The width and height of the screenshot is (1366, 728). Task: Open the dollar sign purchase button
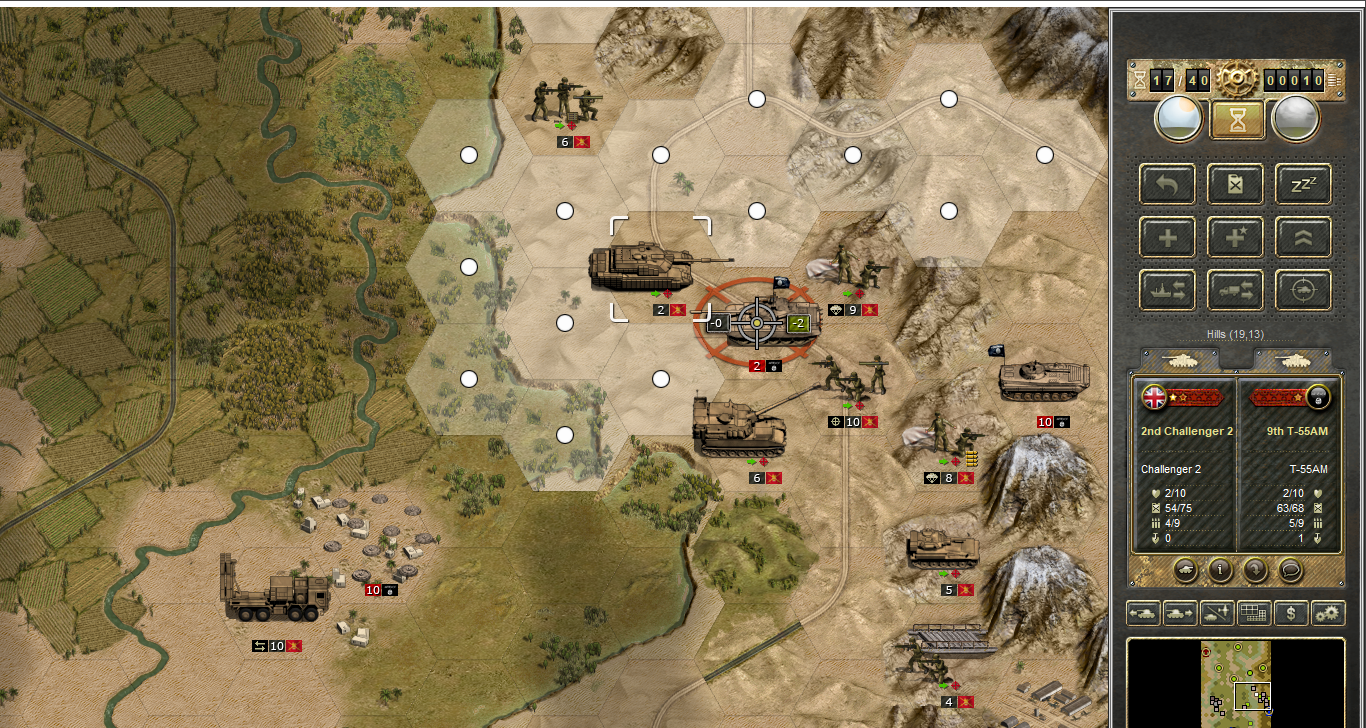coord(1291,613)
